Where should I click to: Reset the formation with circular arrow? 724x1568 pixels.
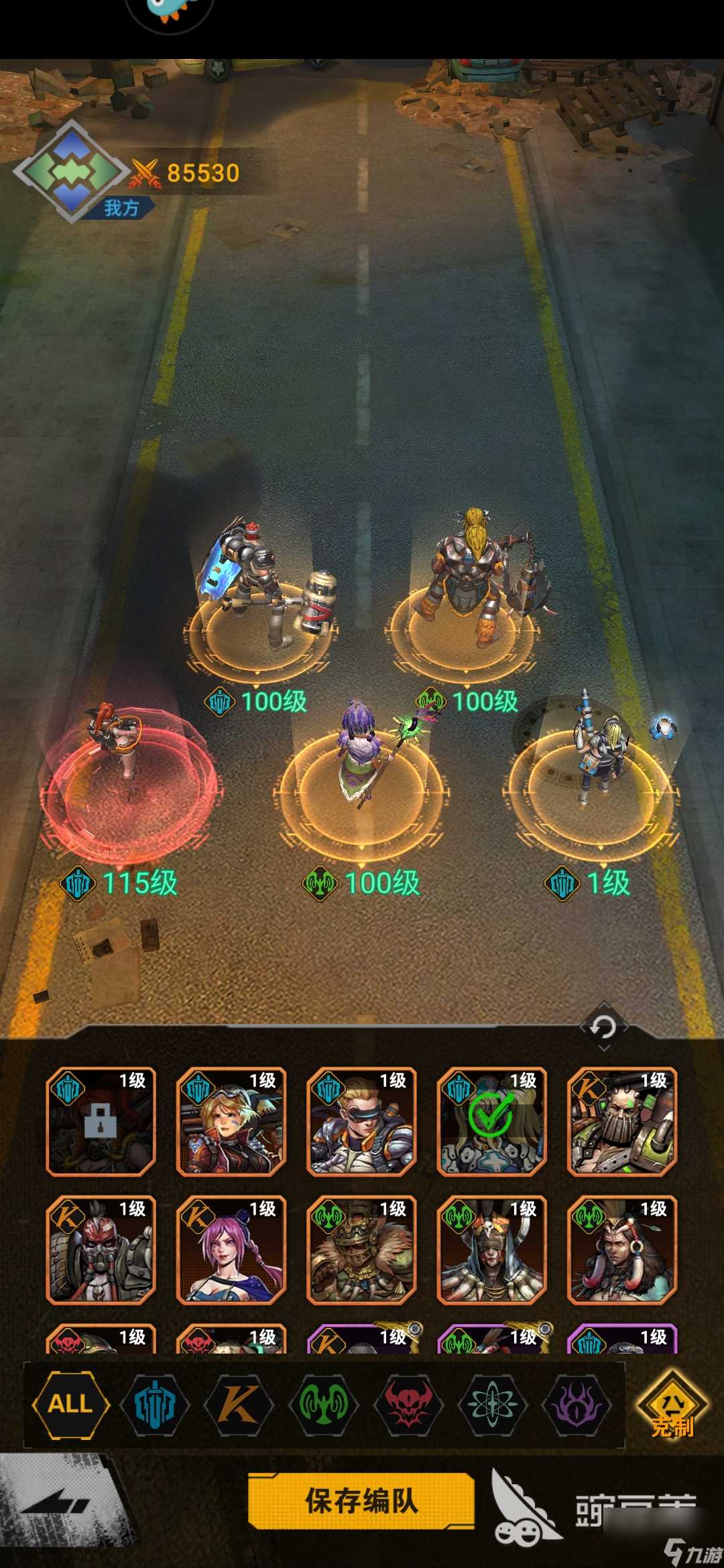pos(603,1027)
